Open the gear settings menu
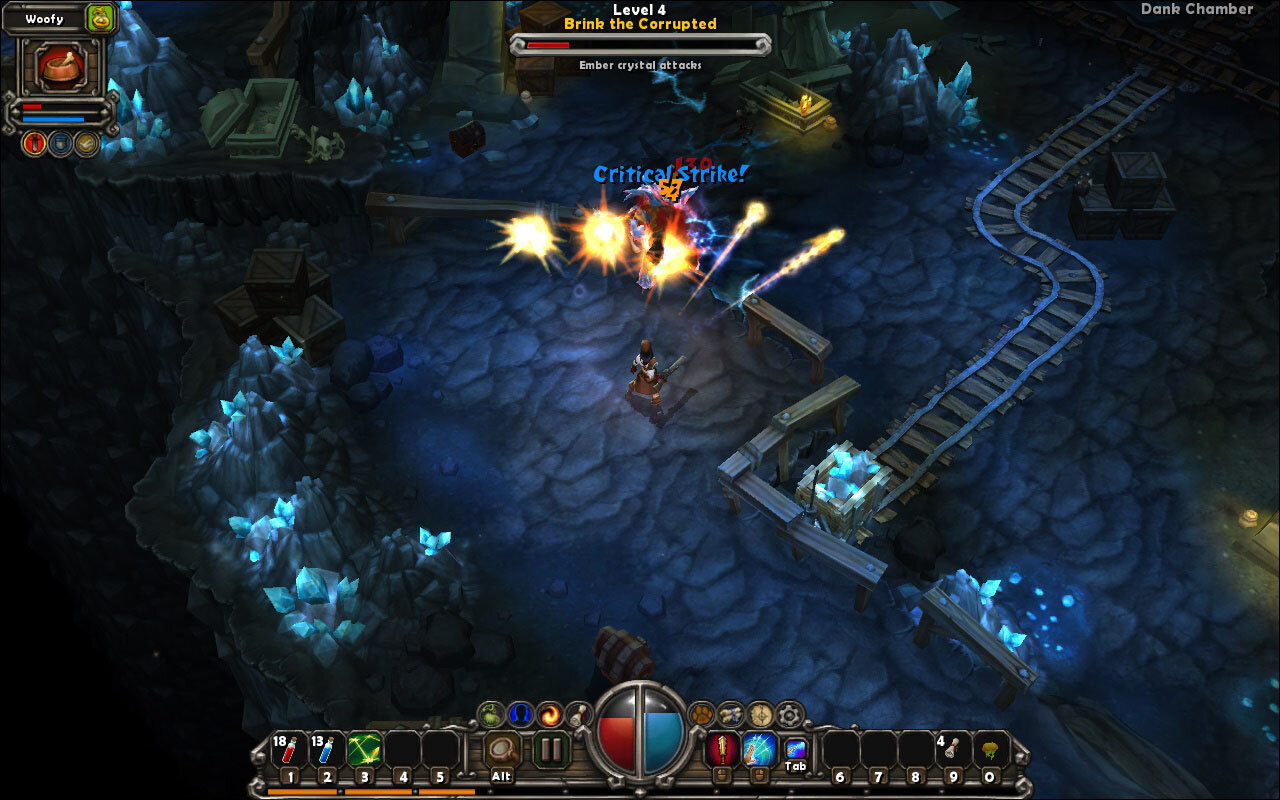The height and width of the screenshot is (800, 1280). pyautogui.click(x=790, y=714)
